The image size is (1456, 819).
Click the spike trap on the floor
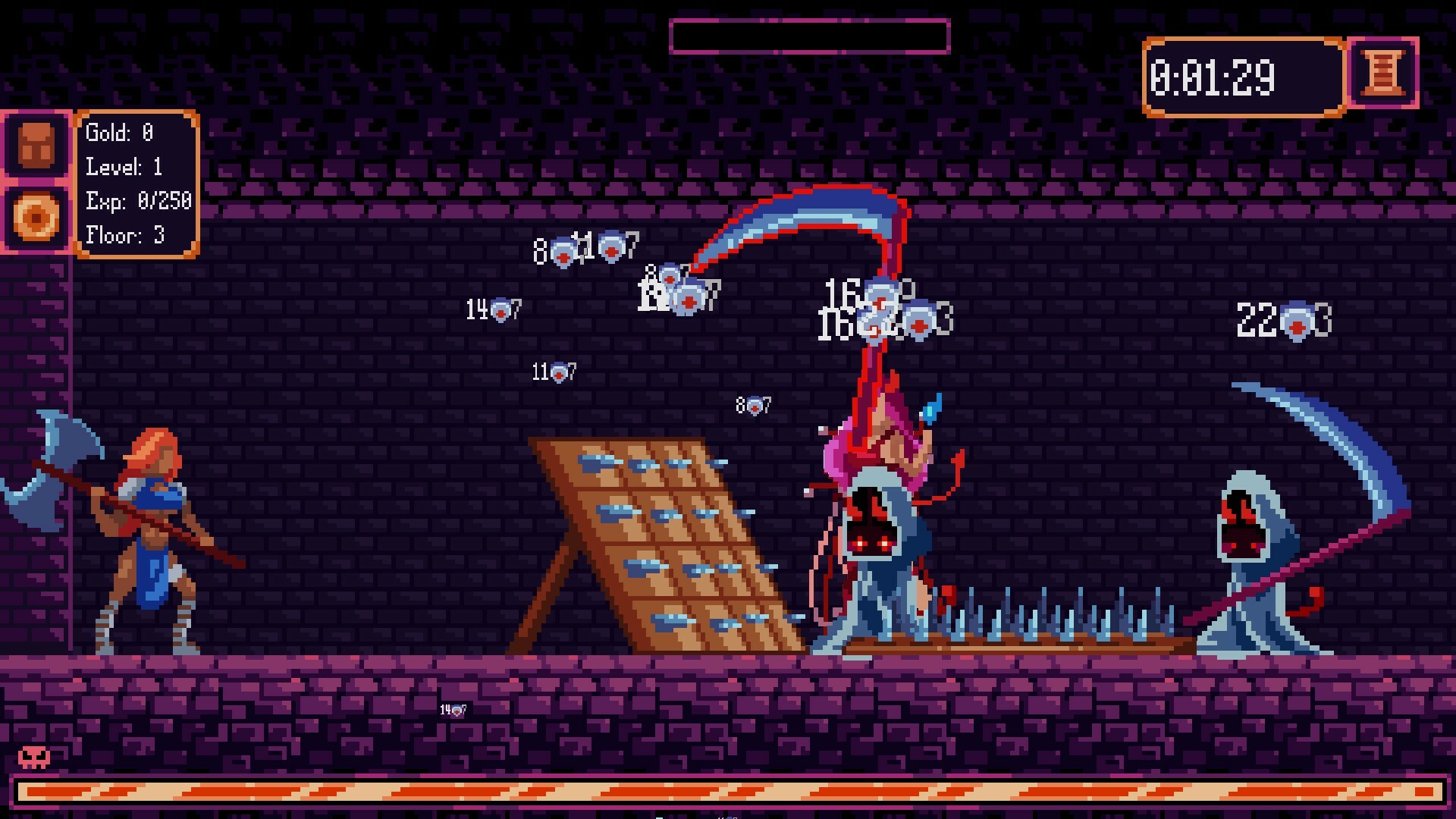pyautogui.click(x=1046, y=622)
